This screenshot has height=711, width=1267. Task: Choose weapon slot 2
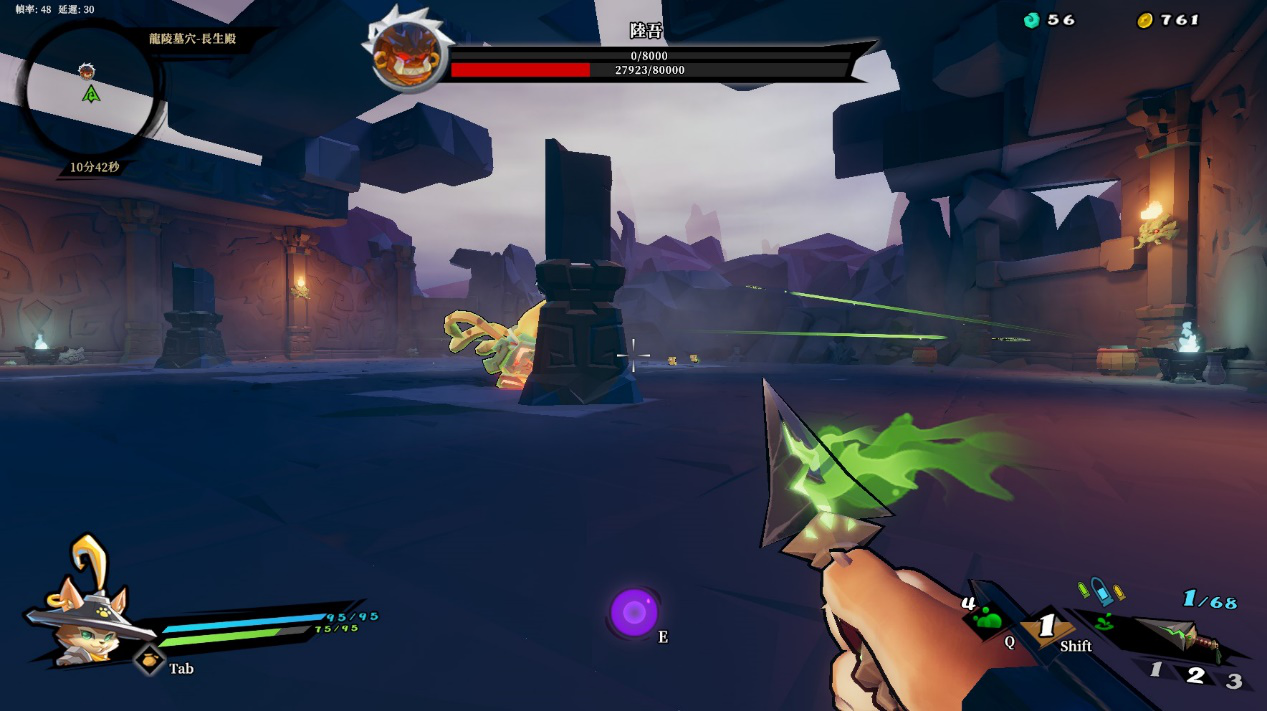click(1195, 674)
